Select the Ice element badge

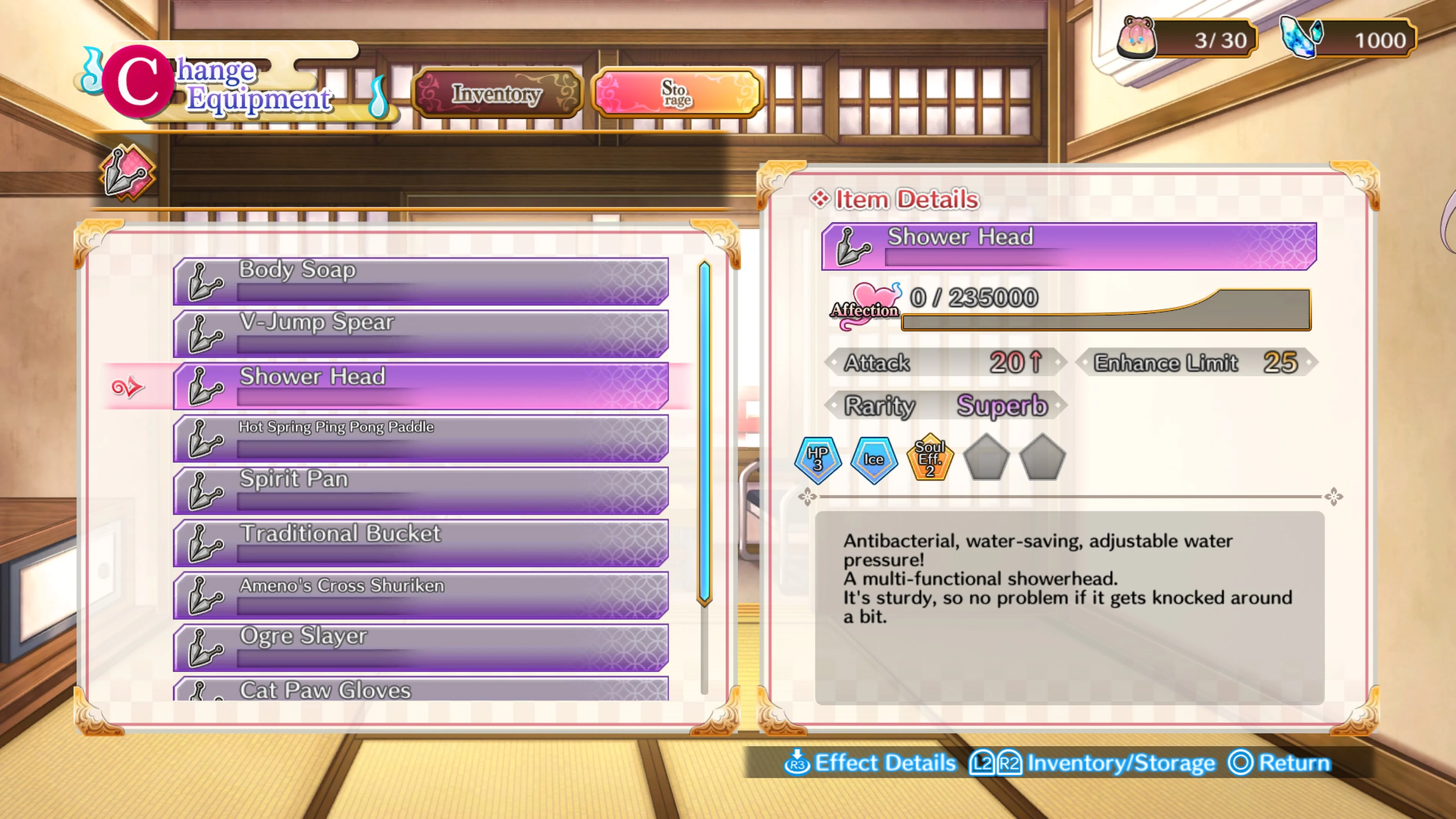pyautogui.click(x=873, y=461)
